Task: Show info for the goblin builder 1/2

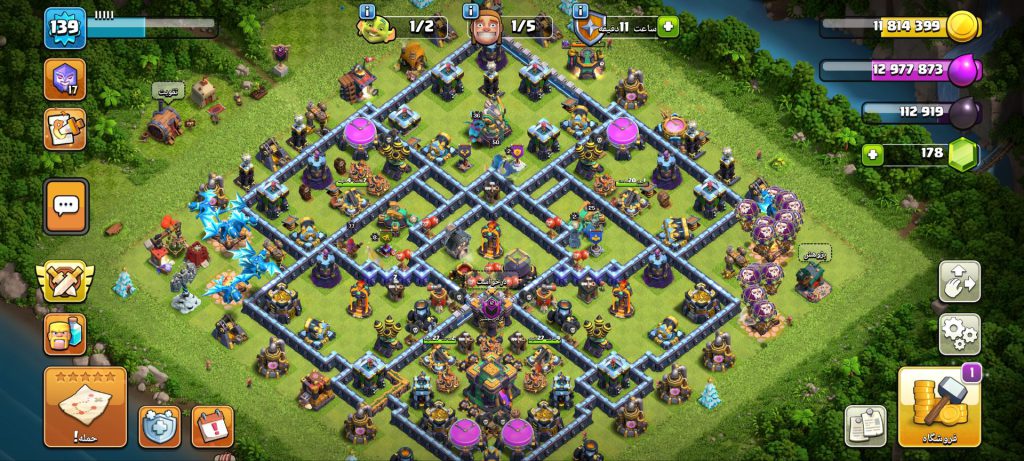Action: 367,12
